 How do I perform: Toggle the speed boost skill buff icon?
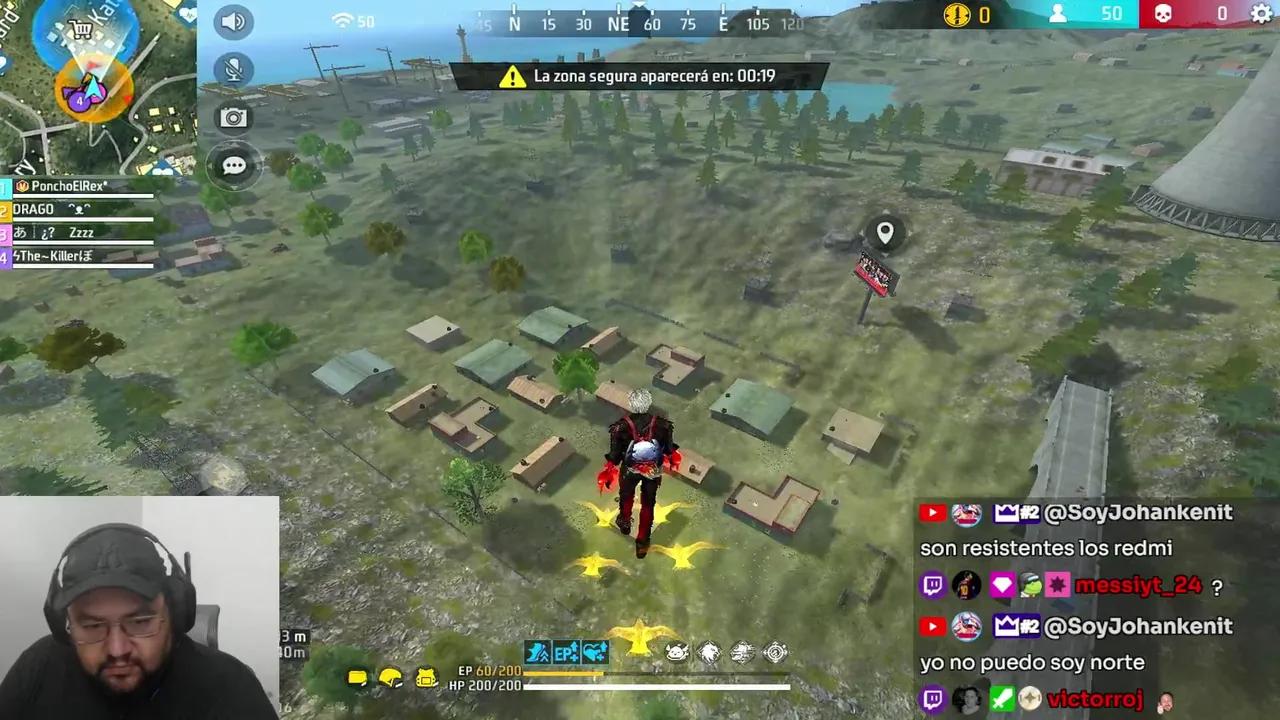click(537, 652)
